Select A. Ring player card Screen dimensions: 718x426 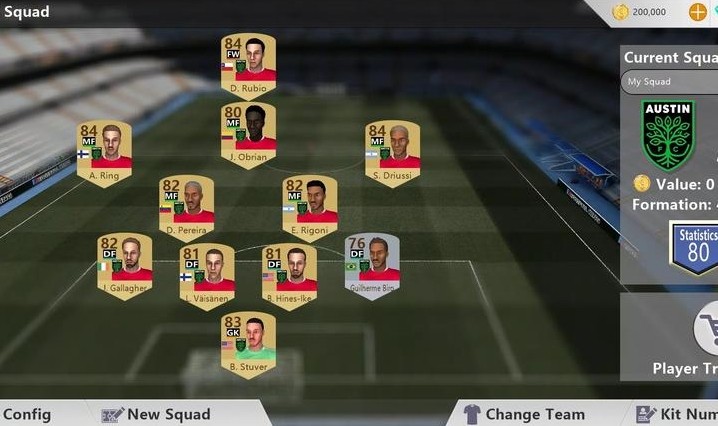[x=104, y=152]
